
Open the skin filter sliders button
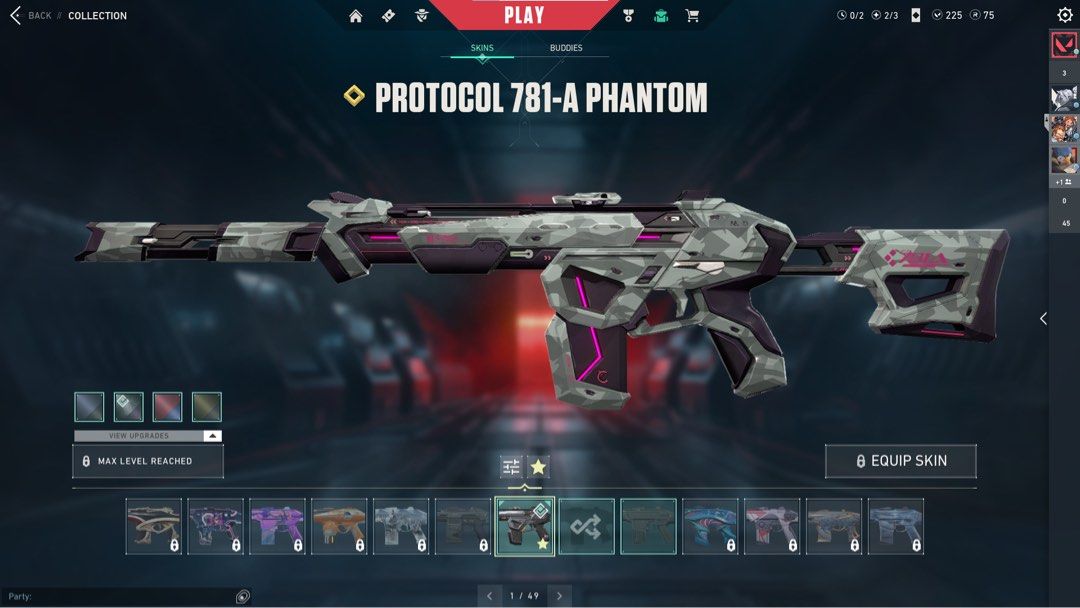click(511, 466)
